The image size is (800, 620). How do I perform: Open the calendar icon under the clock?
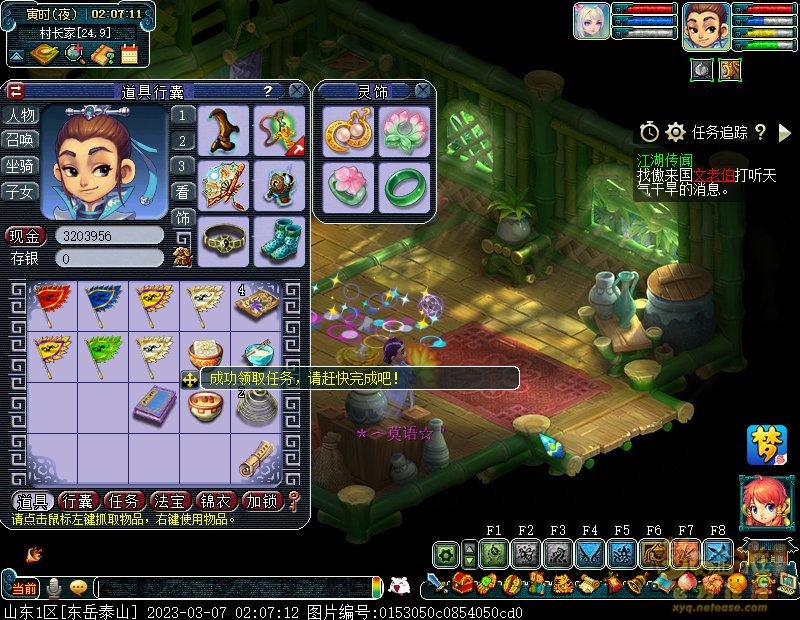pyautogui.click(x=128, y=54)
